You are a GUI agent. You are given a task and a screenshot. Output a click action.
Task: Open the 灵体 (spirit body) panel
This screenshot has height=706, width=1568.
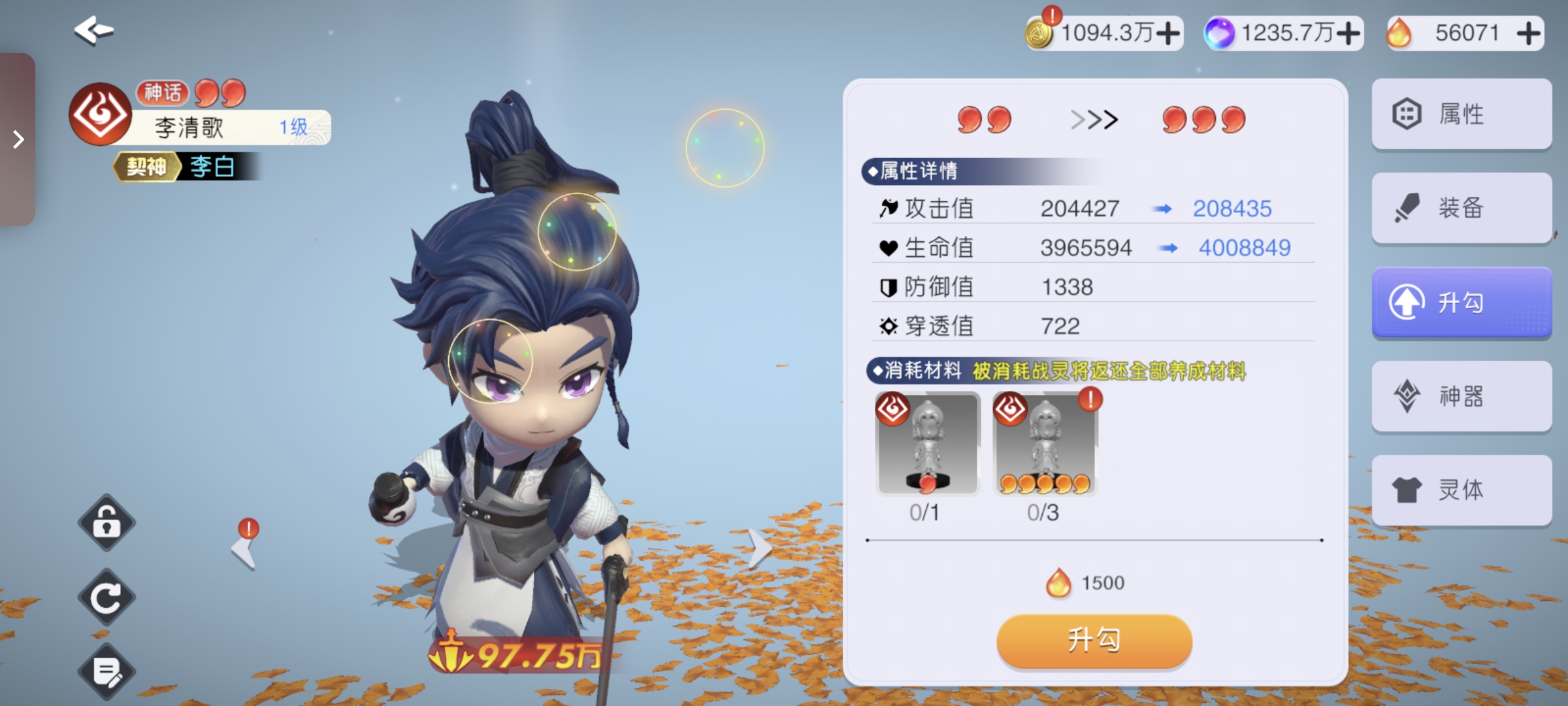(1461, 490)
